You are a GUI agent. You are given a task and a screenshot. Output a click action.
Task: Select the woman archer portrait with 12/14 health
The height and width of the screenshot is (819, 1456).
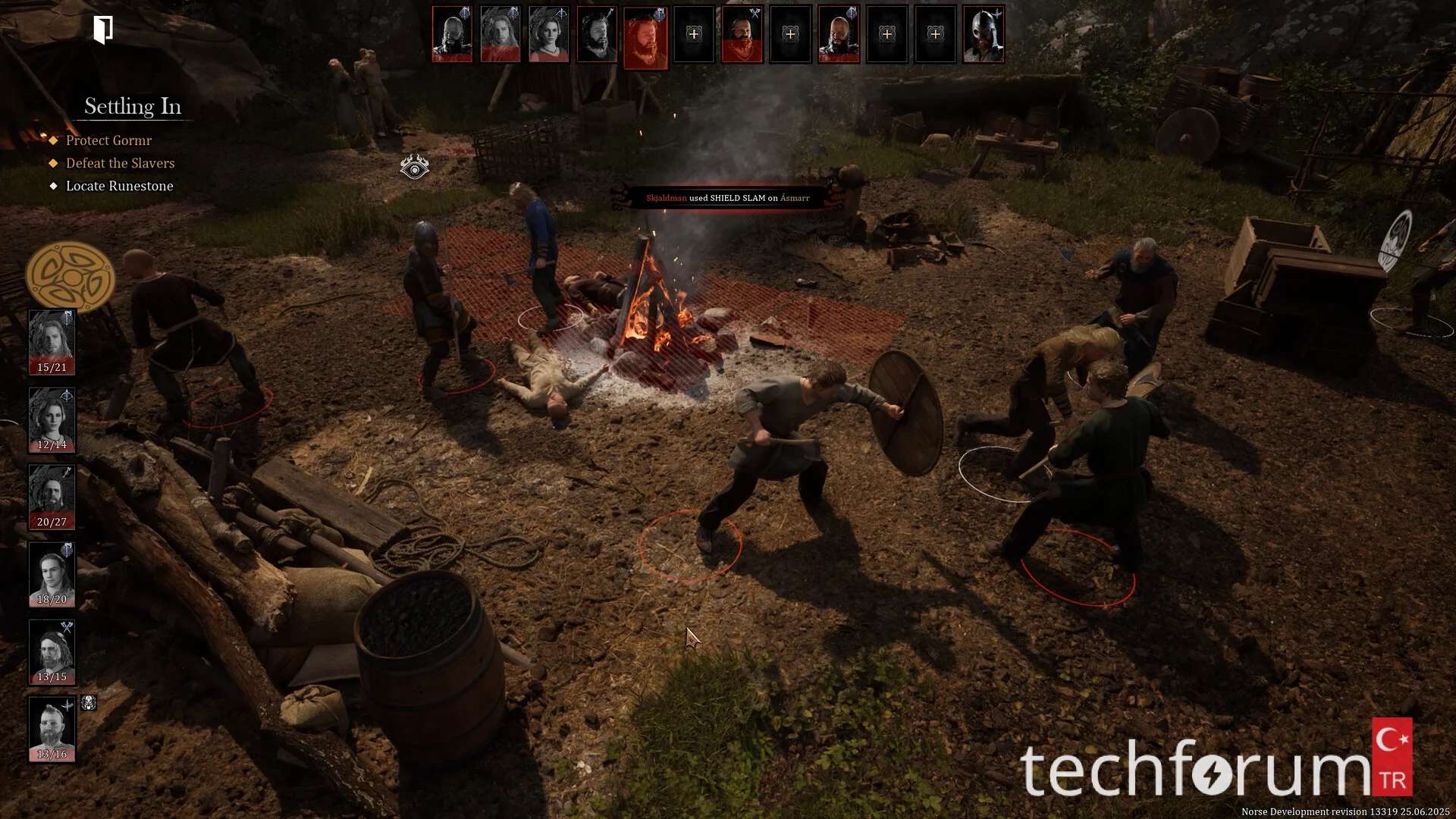(x=52, y=419)
